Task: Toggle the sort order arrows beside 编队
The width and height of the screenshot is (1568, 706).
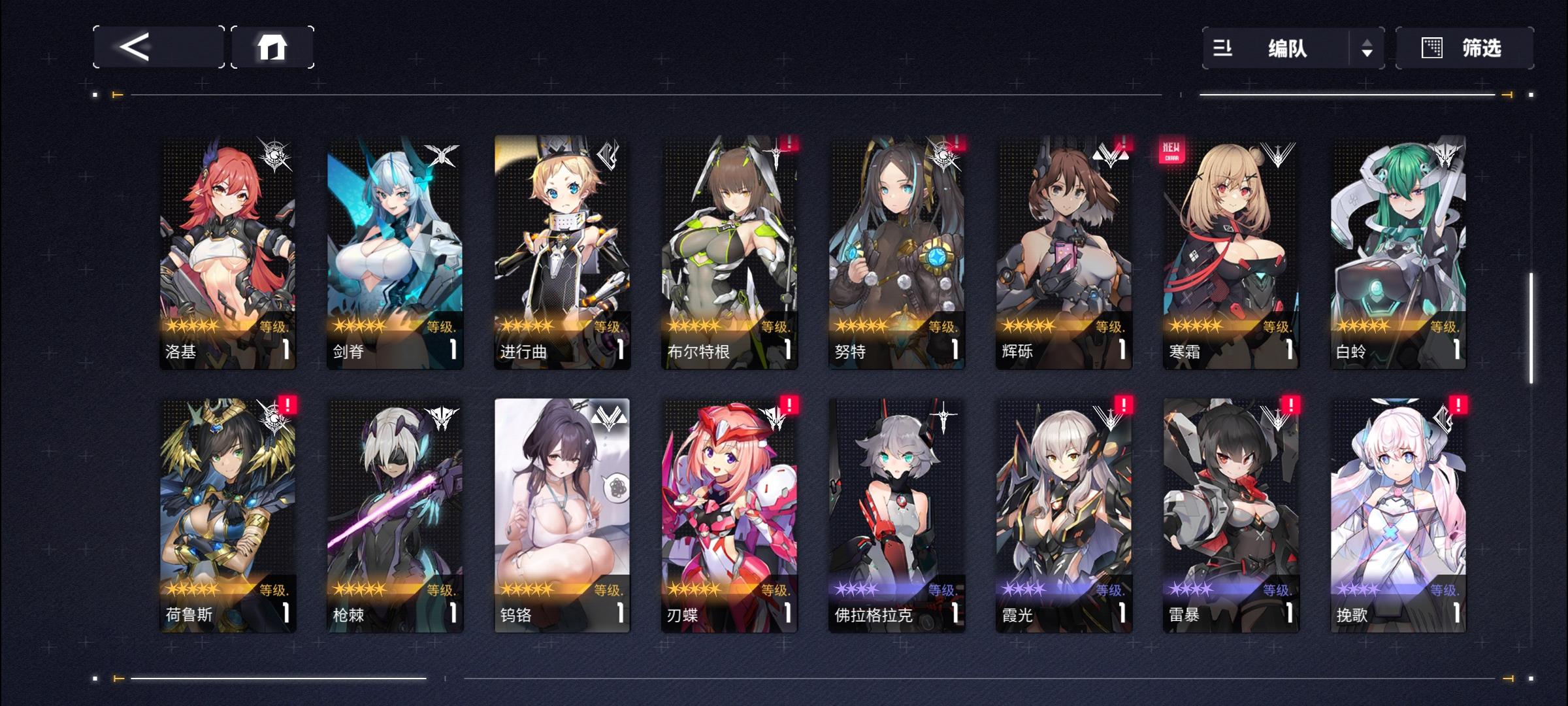Action: tap(1368, 47)
